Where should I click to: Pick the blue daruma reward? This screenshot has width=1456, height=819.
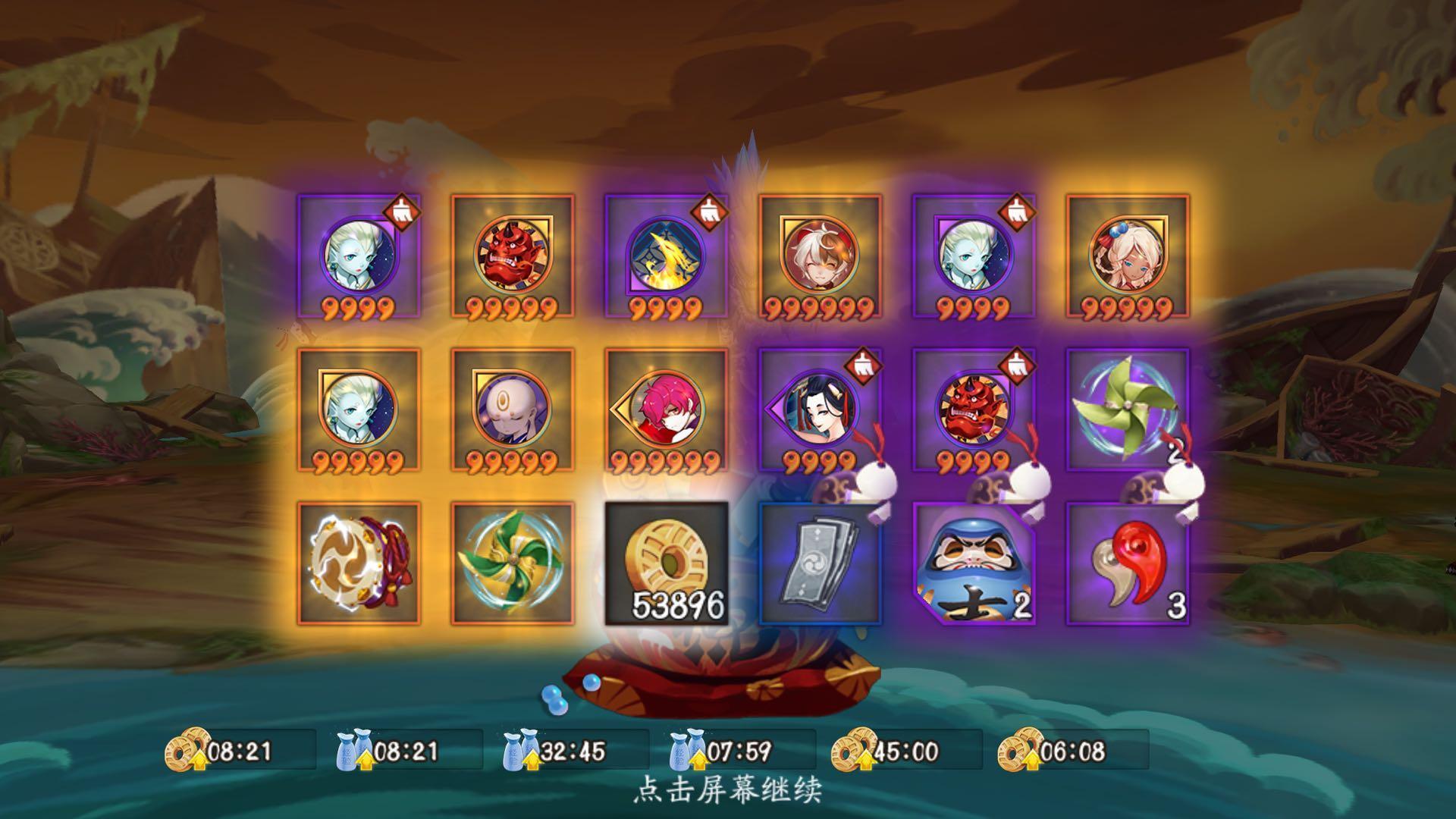(x=973, y=563)
